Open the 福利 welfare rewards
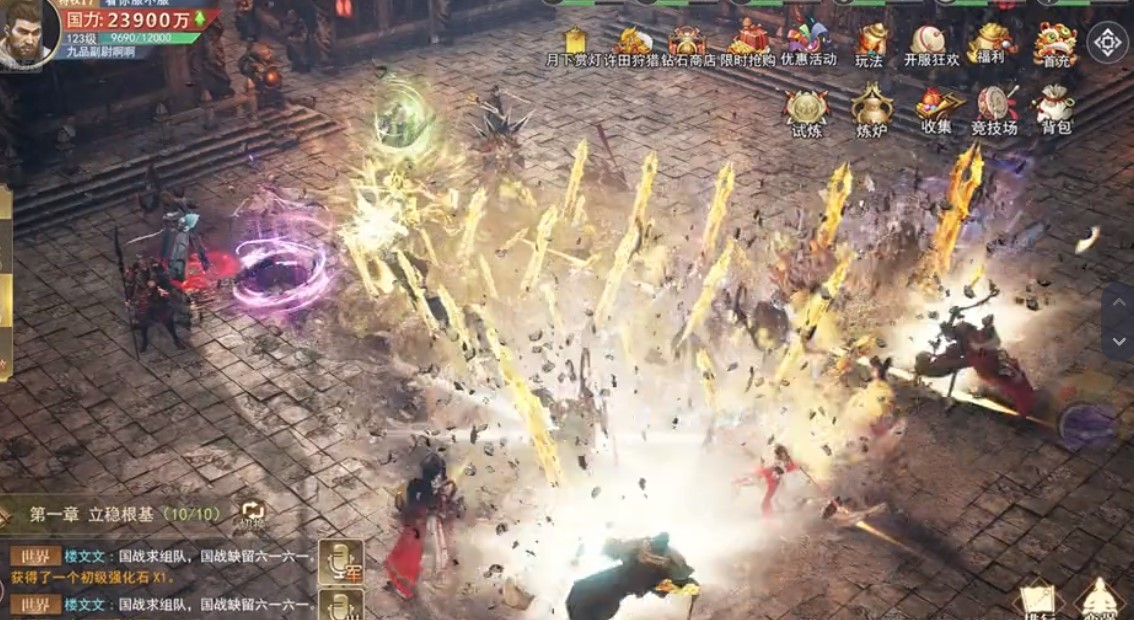1134x620 pixels. coord(992,45)
